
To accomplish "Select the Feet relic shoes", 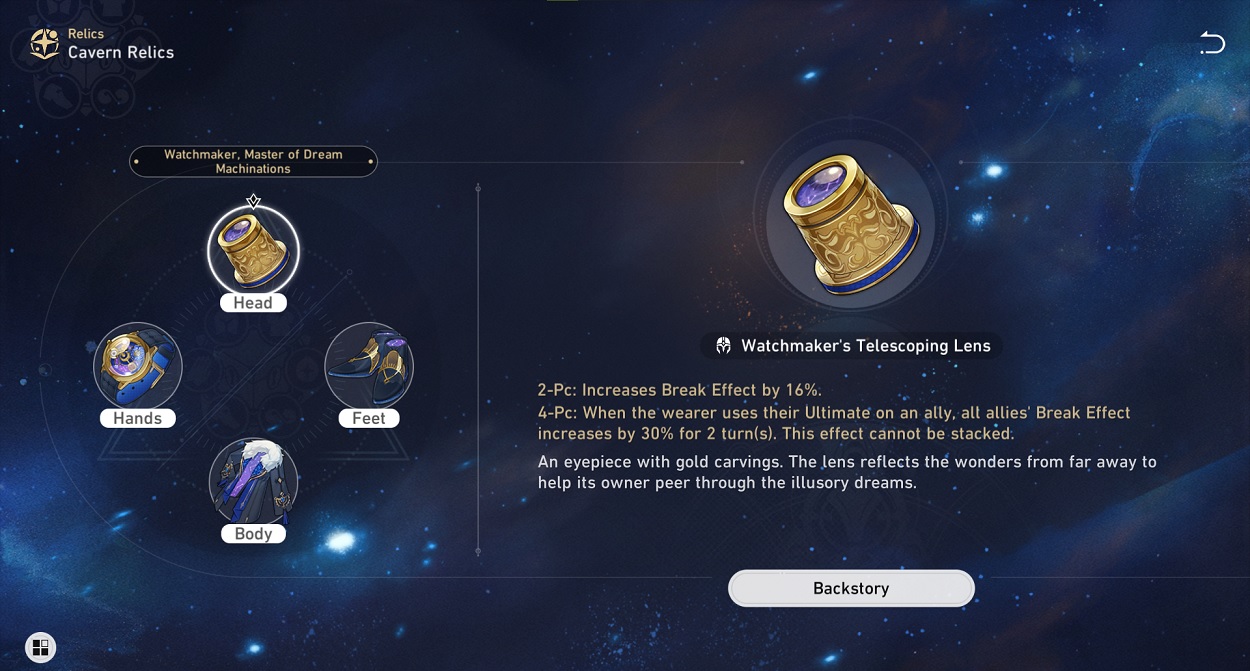I will click(369, 366).
